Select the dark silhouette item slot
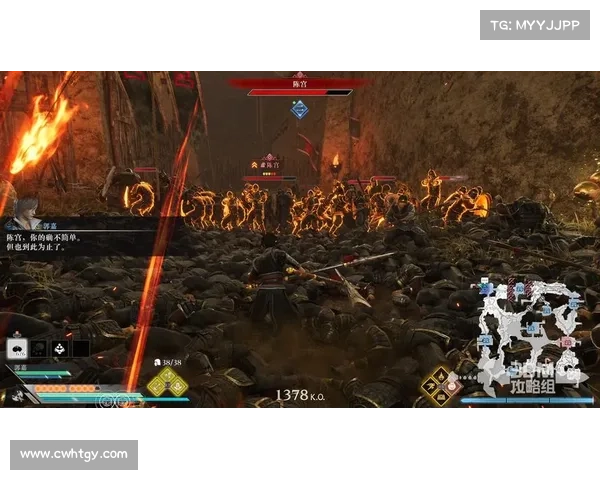Image resolution: width=600 pixels, height=480 pixels. (38, 348)
